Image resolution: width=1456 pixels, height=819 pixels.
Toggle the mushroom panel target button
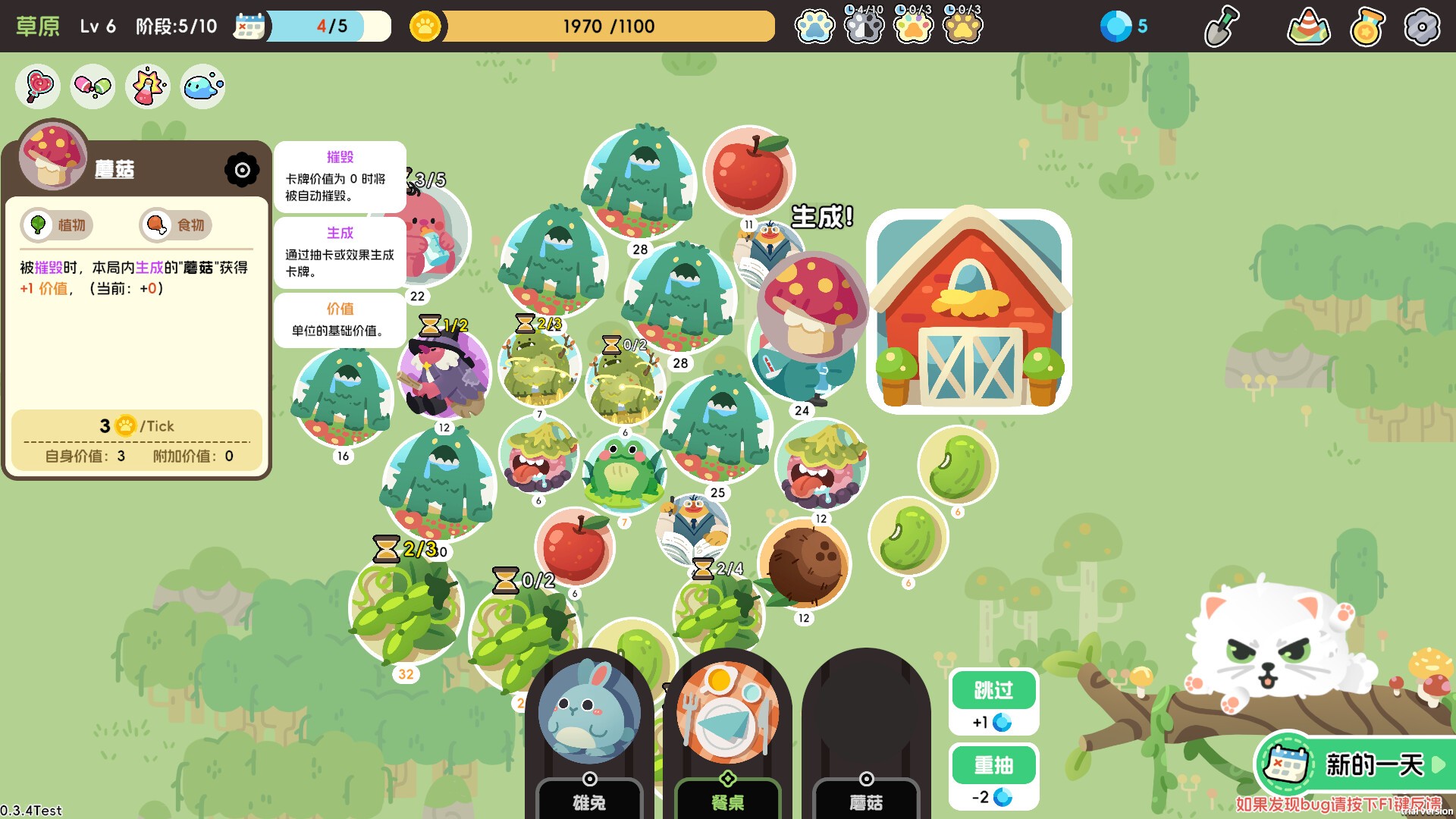242,170
